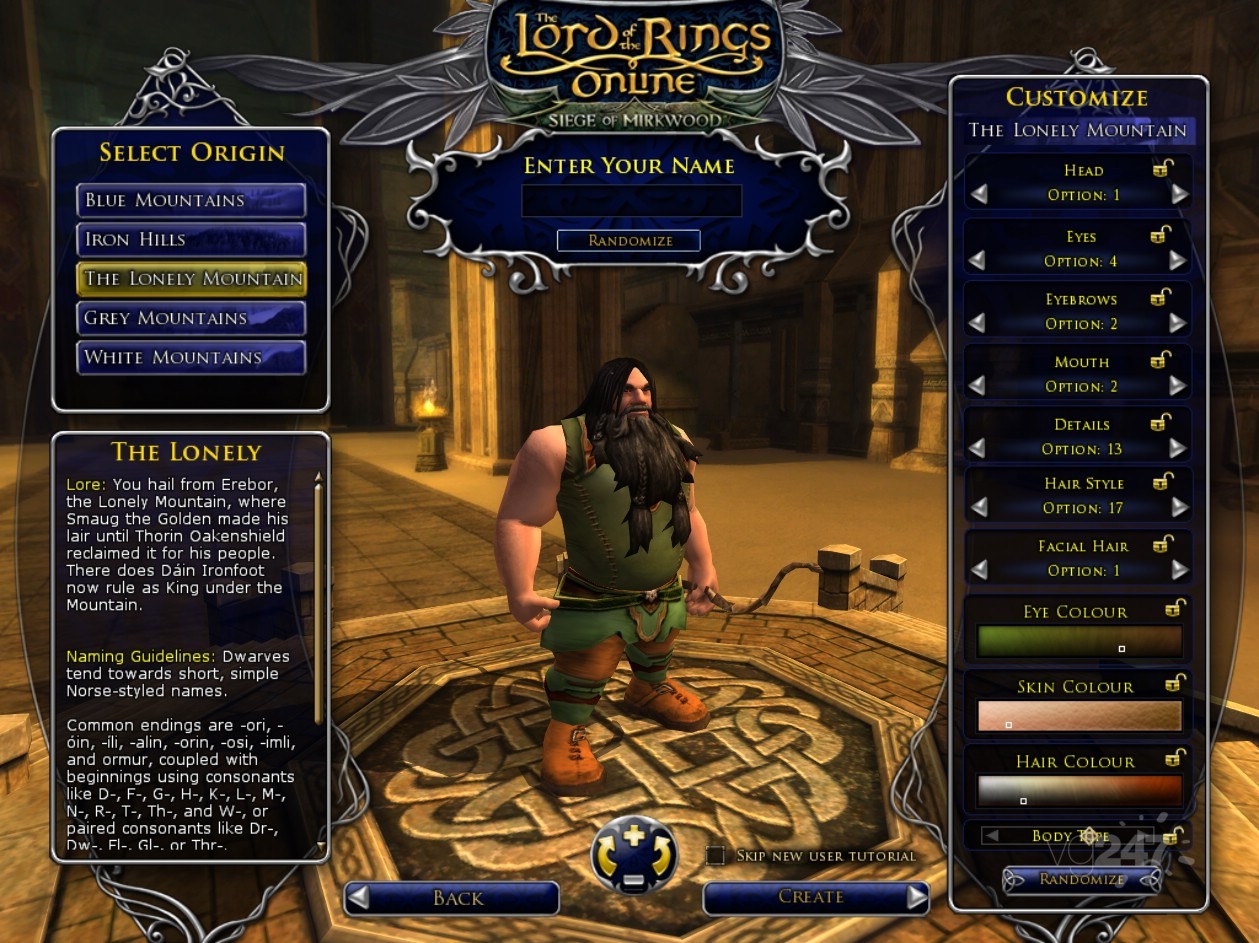Viewport: 1259px width, 943px height.
Task: Go to next Head option
Action: pyautogui.click(x=1180, y=195)
